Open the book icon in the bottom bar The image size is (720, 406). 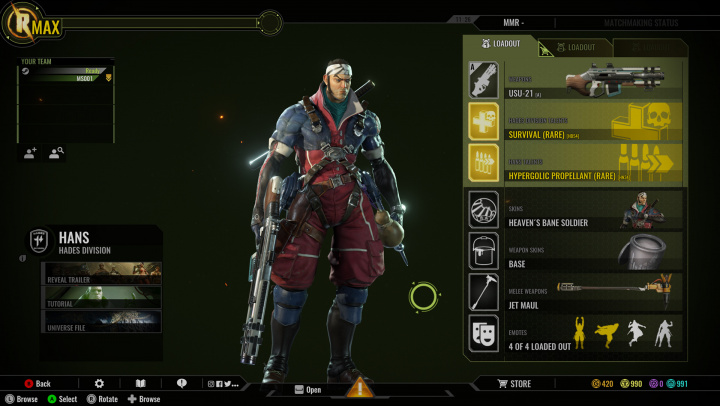pyautogui.click(x=141, y=383)
